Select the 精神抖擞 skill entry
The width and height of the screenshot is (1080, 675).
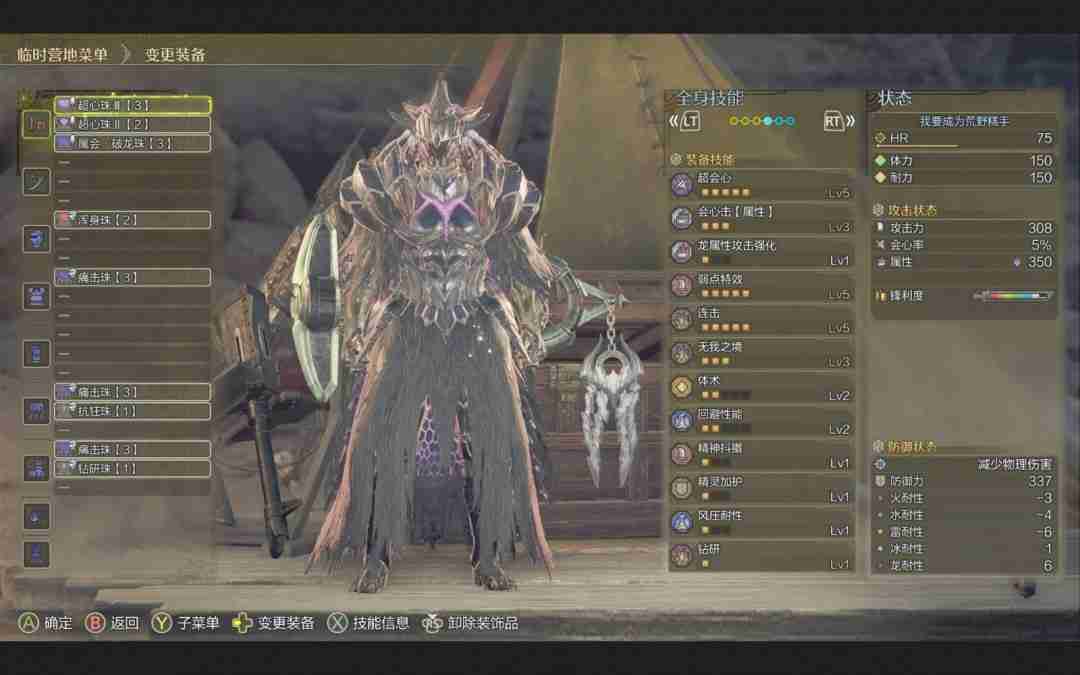(762, 455)
